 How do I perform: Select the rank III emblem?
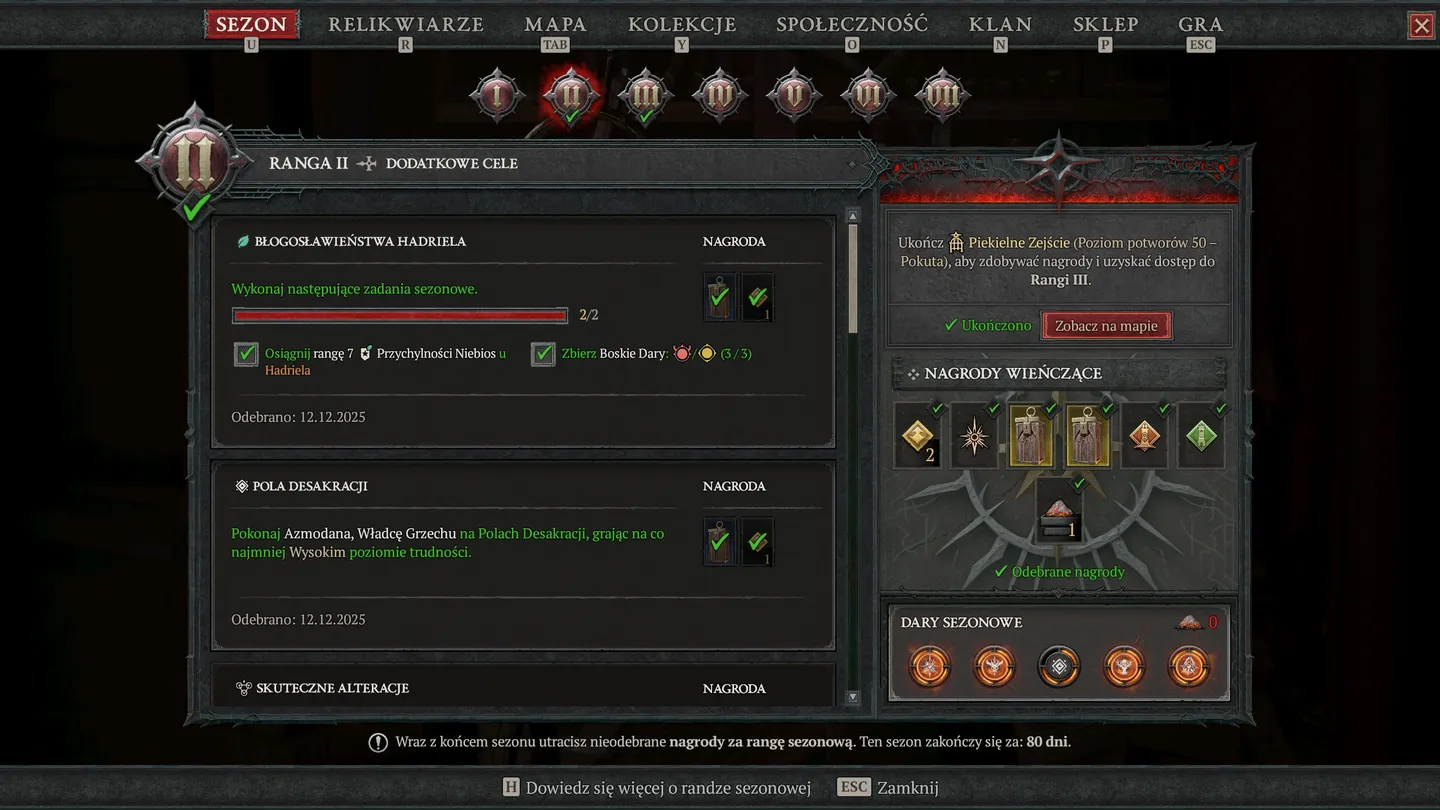(x=645, y=96)
